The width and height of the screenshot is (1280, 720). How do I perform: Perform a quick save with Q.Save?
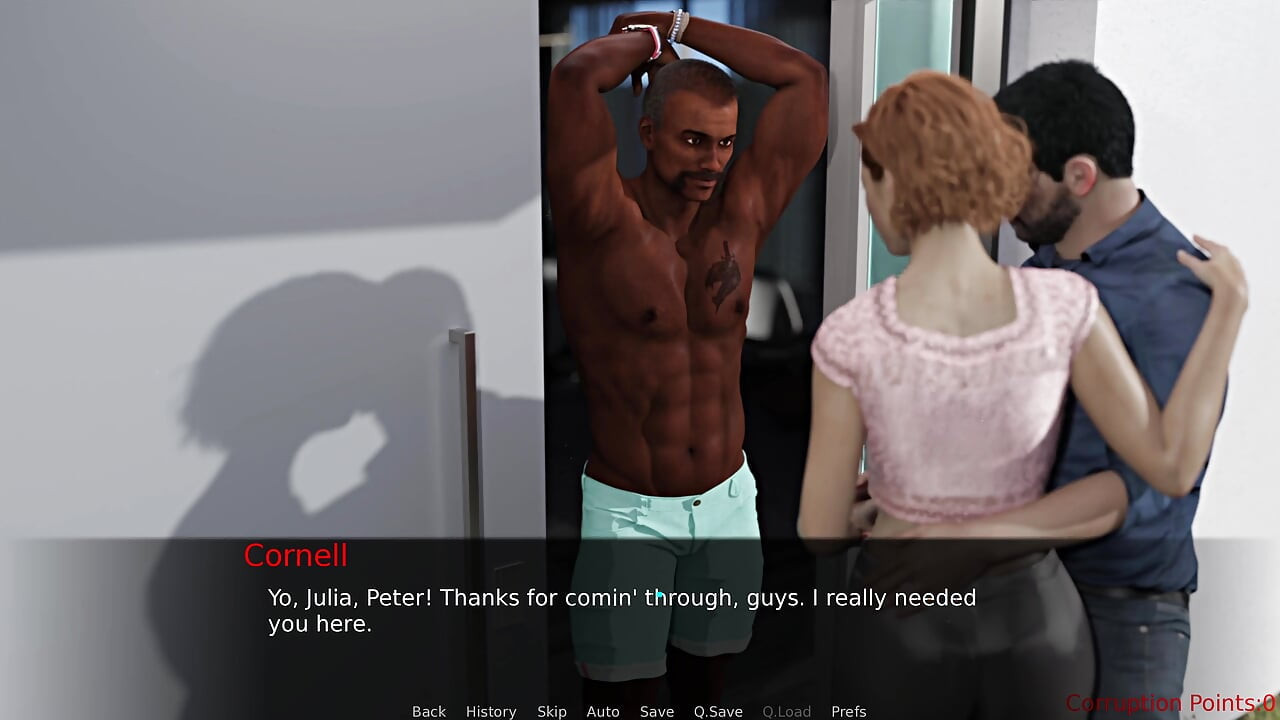[x=718, y=711]
